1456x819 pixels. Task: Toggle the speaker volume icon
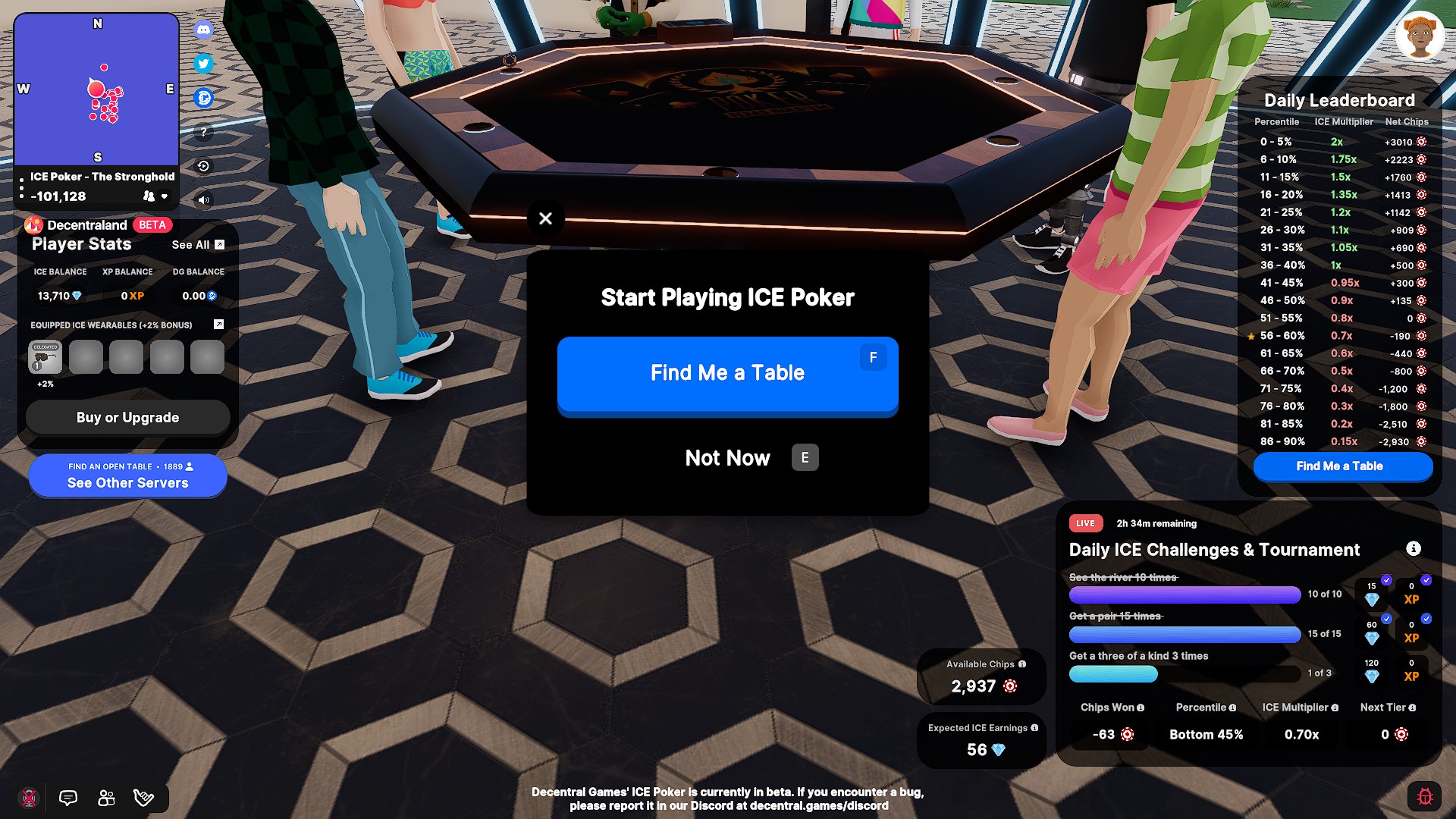click(x=202, y=200)
